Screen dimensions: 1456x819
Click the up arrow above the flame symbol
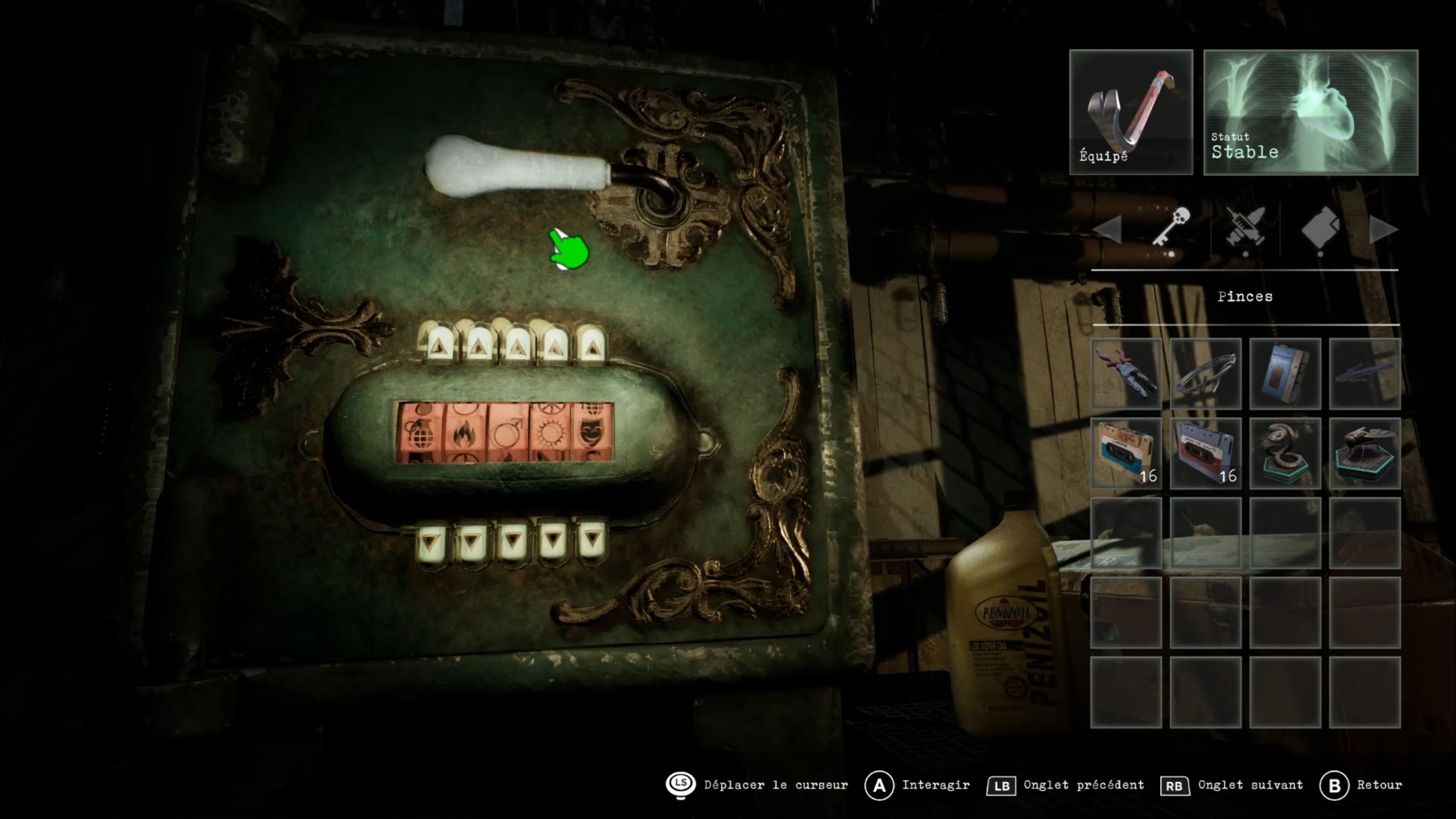coord(478,344)
